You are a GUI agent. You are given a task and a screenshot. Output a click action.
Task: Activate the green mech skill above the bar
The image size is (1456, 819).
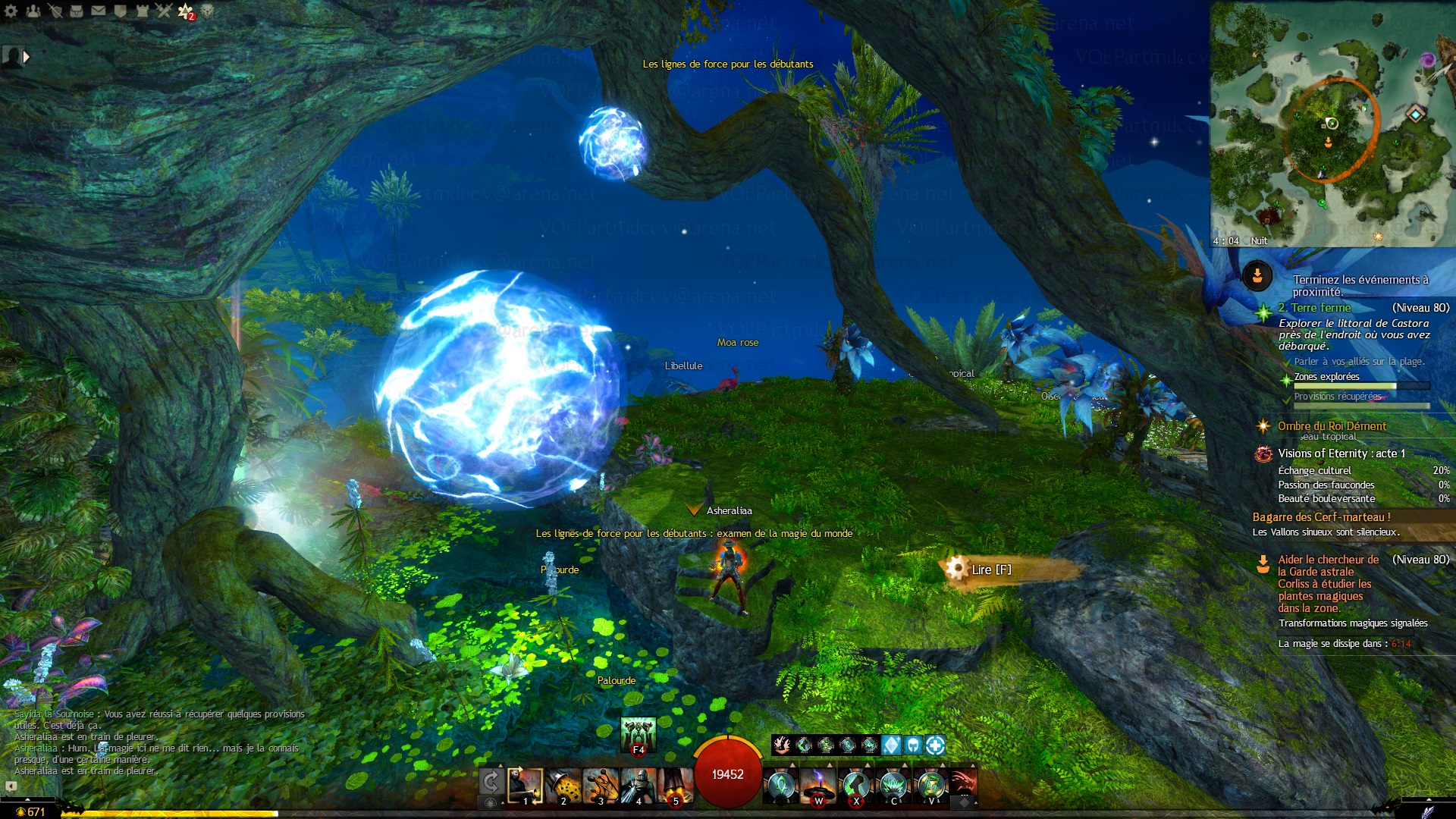pos(638,734)
